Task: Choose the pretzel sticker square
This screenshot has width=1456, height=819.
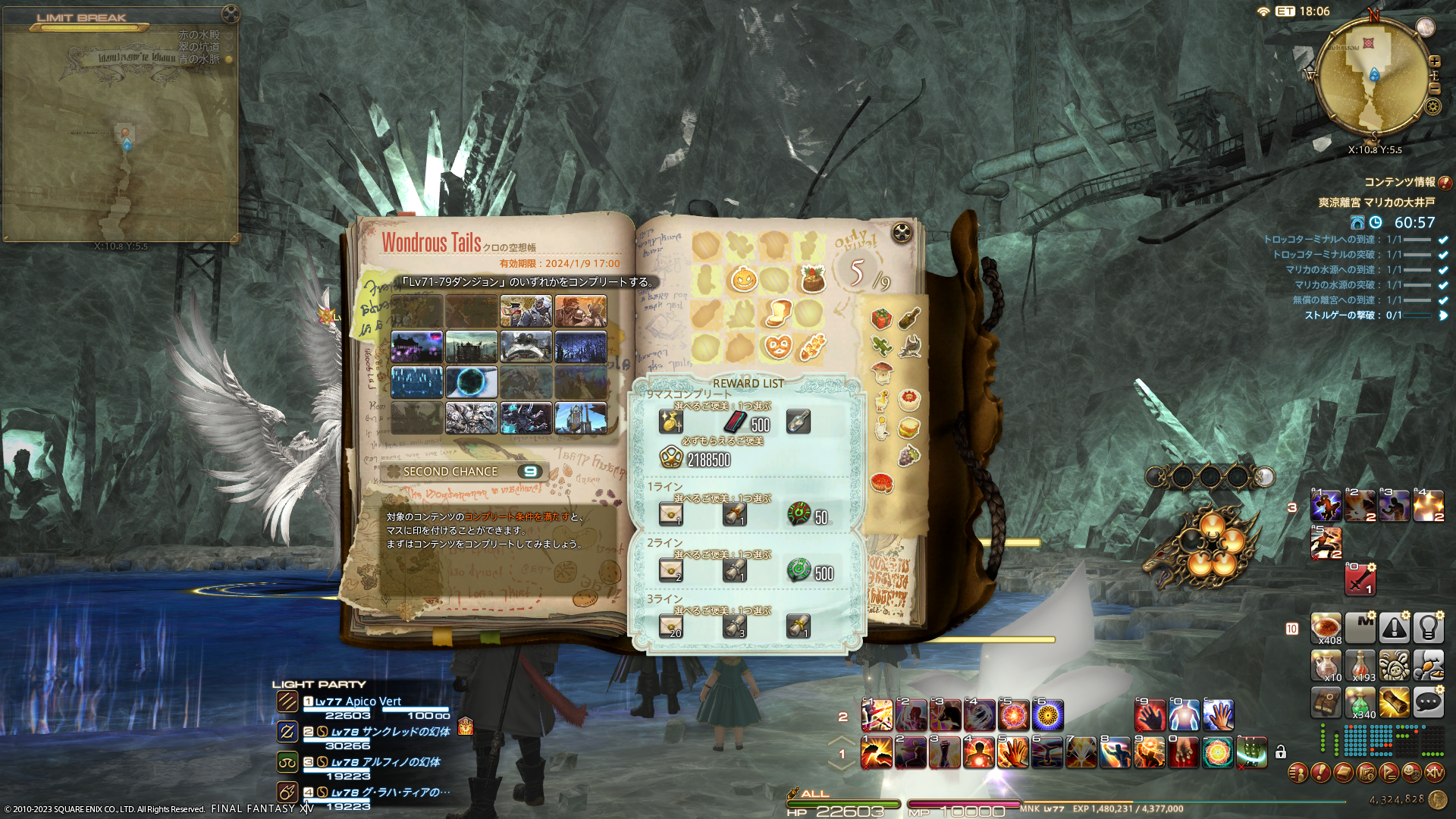Action: tap(777, 347)
